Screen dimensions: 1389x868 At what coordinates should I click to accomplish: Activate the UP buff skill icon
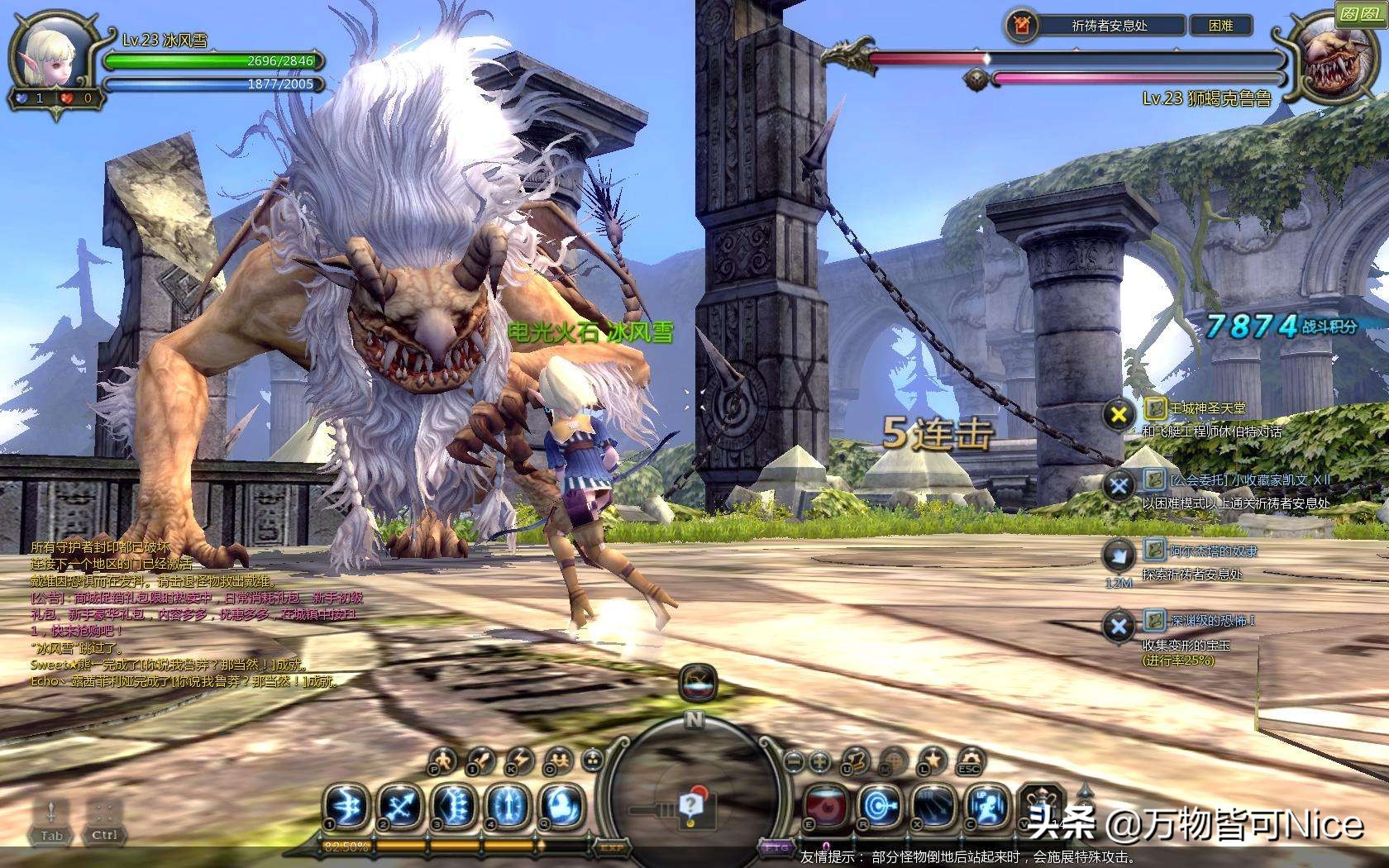[x=988, y=805]
